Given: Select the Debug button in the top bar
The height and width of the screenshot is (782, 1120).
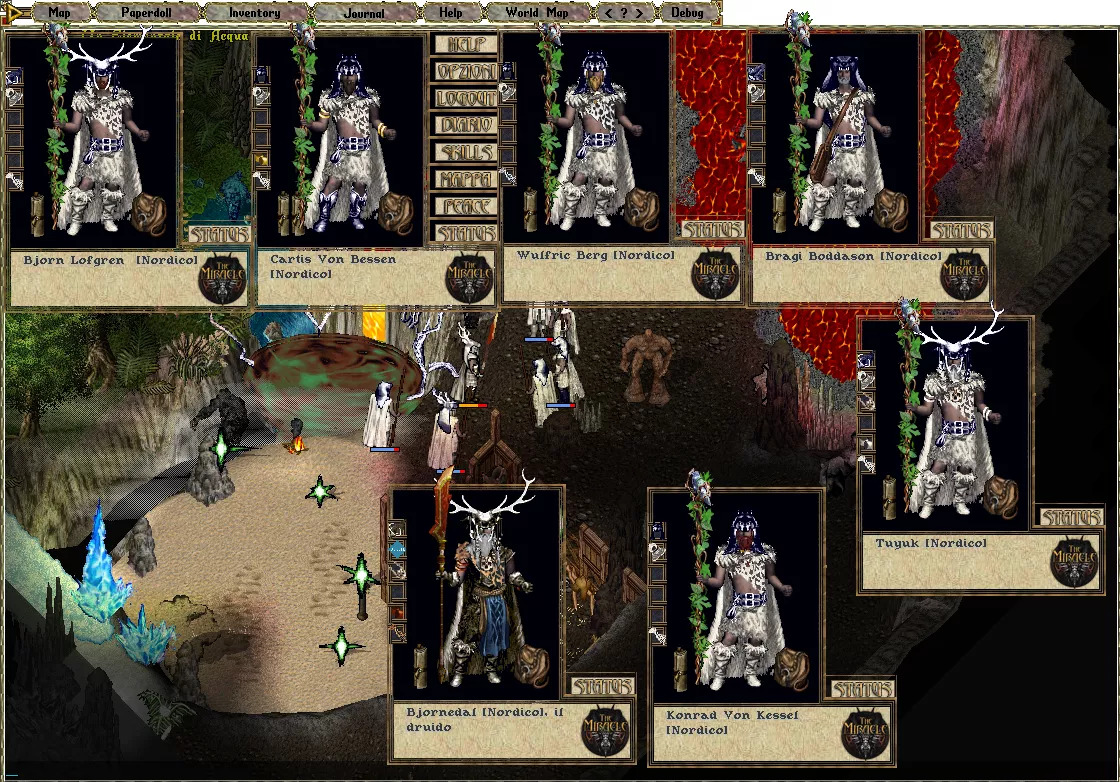Looking at the screenshot, I should (x=687, y=13).
